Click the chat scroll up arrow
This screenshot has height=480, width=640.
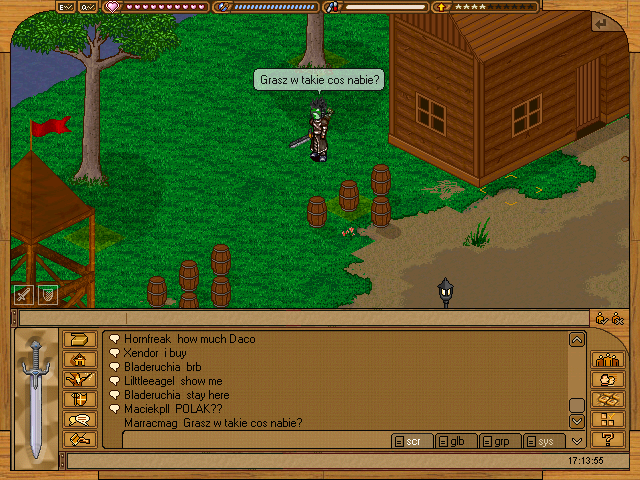point(576,340)
